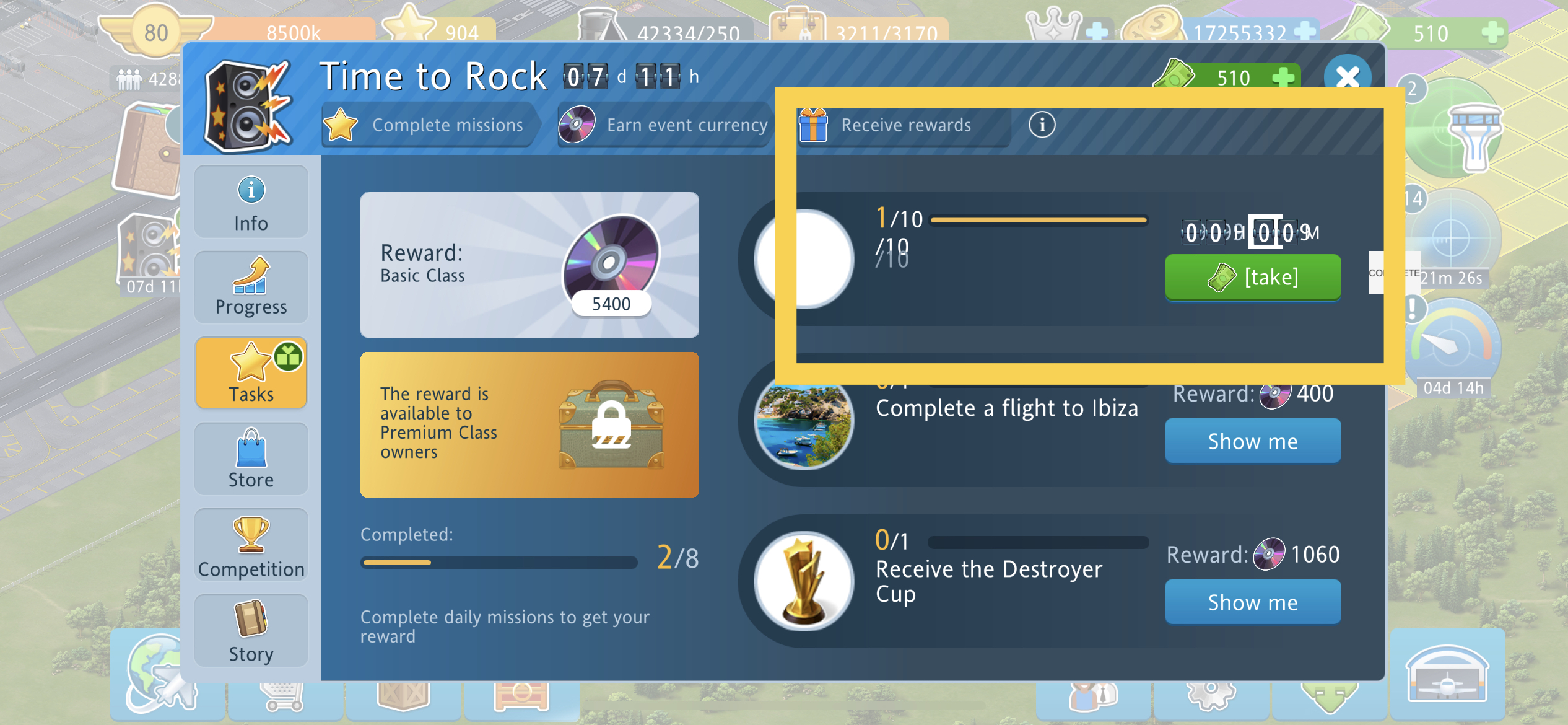The height and width of the screenshot is (725, 1568).
Task: Add more gold coins in top bar
Action: coord(1305,31)
